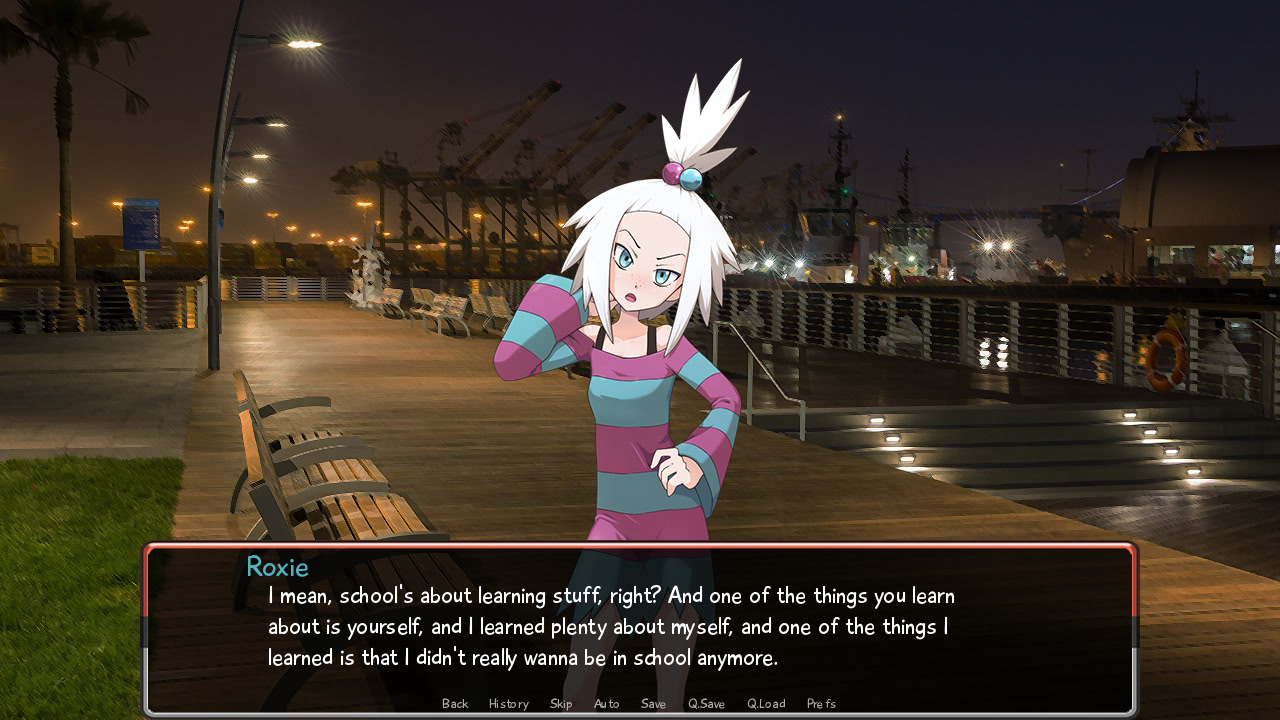The image size is (1280, 720).
Task: Go Back to the previous line
Action: (455, 703)
